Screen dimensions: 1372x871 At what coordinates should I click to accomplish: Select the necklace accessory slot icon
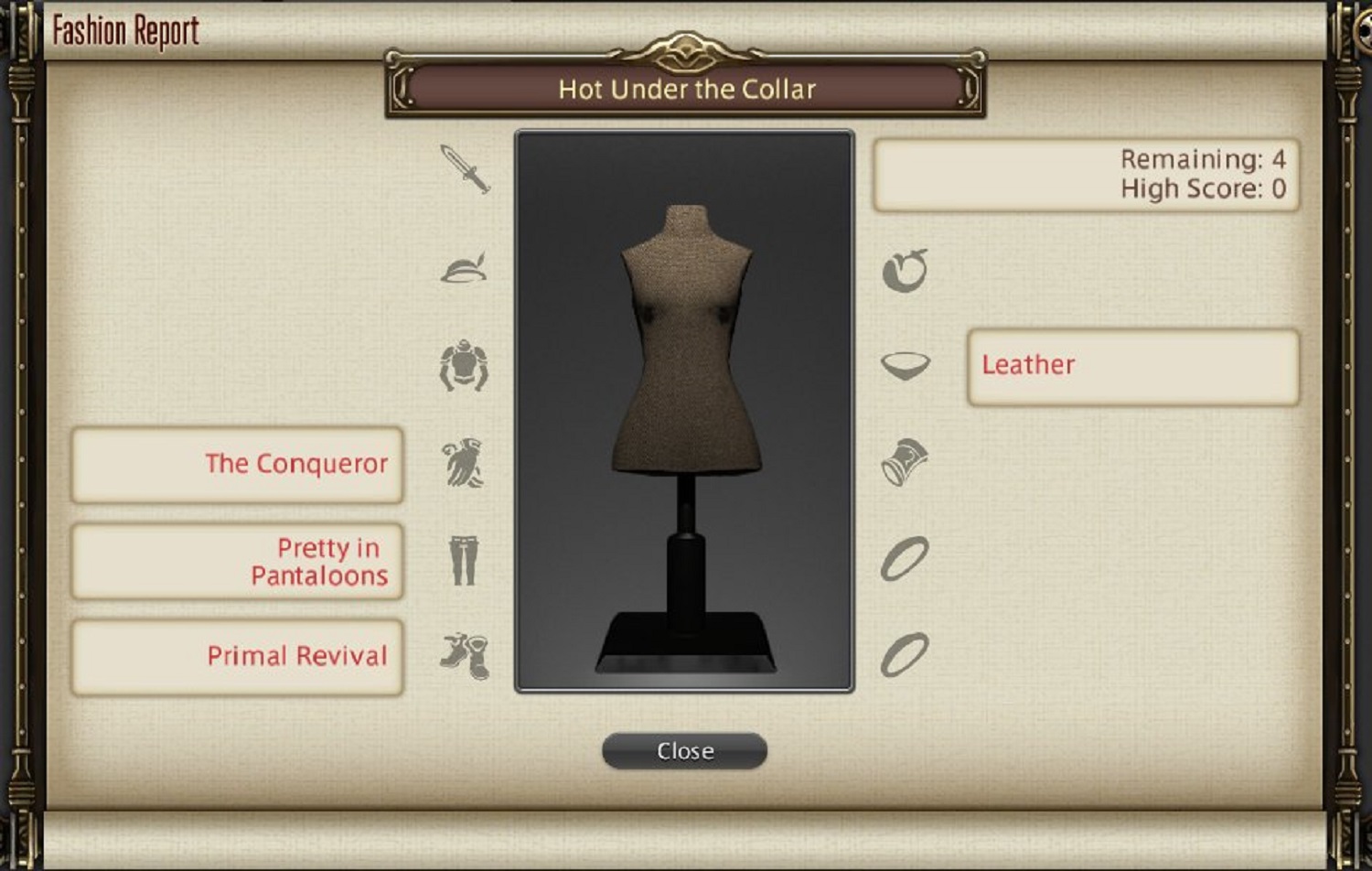pos(904,368)
